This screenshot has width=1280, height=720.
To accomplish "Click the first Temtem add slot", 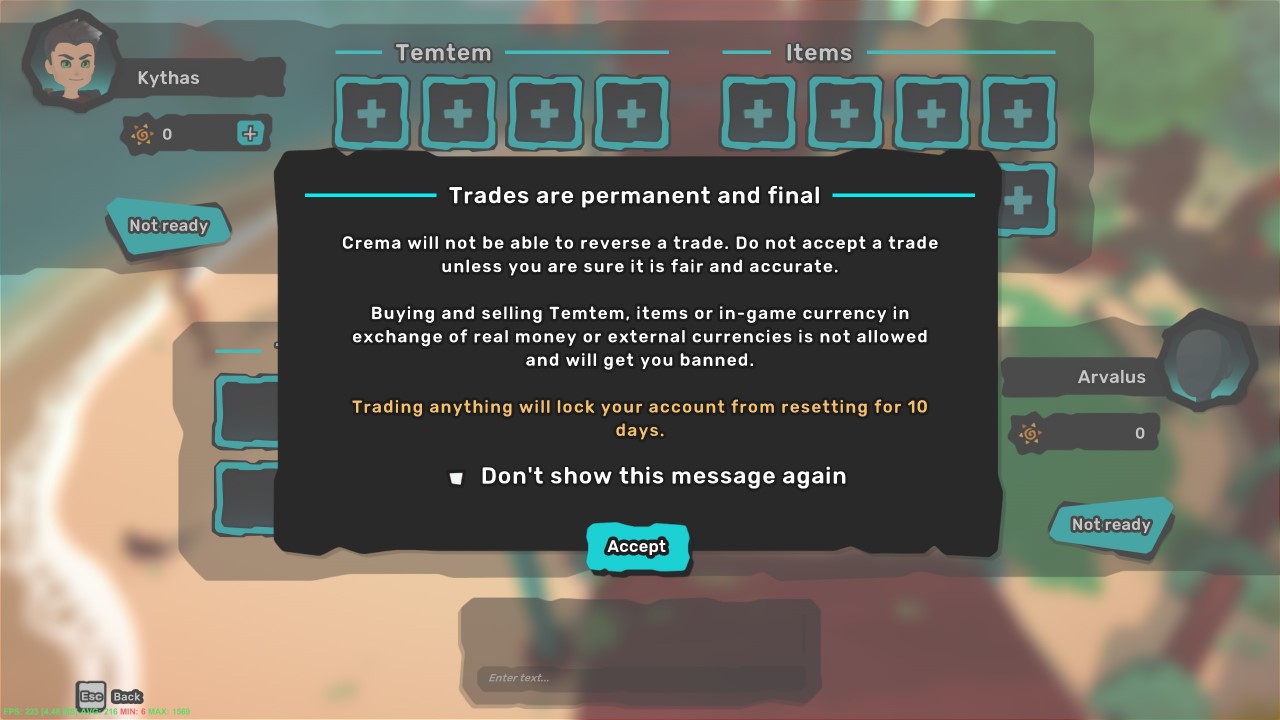I will (x=371, y=113).
